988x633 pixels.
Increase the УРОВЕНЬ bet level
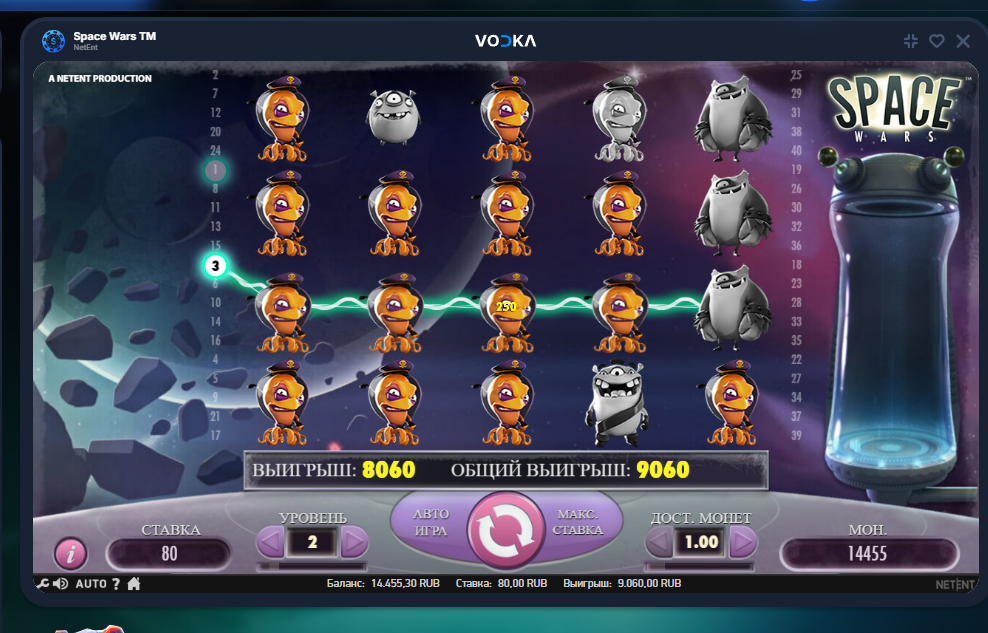pyautogui.click(x=354, y=542)
